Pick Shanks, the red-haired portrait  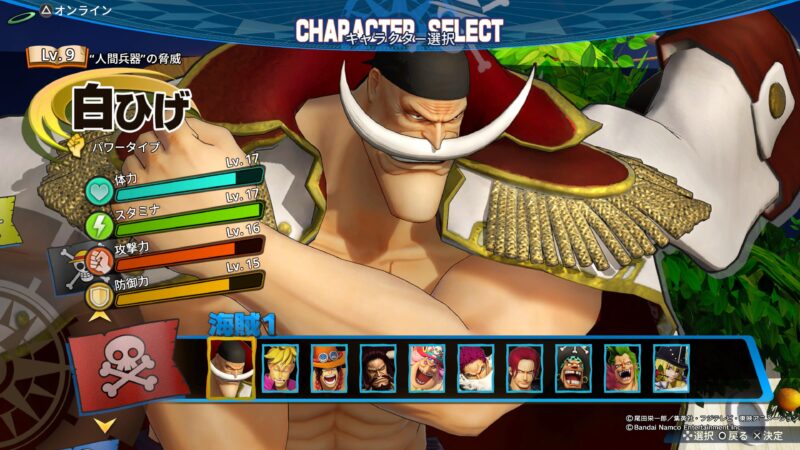[524, 368]
